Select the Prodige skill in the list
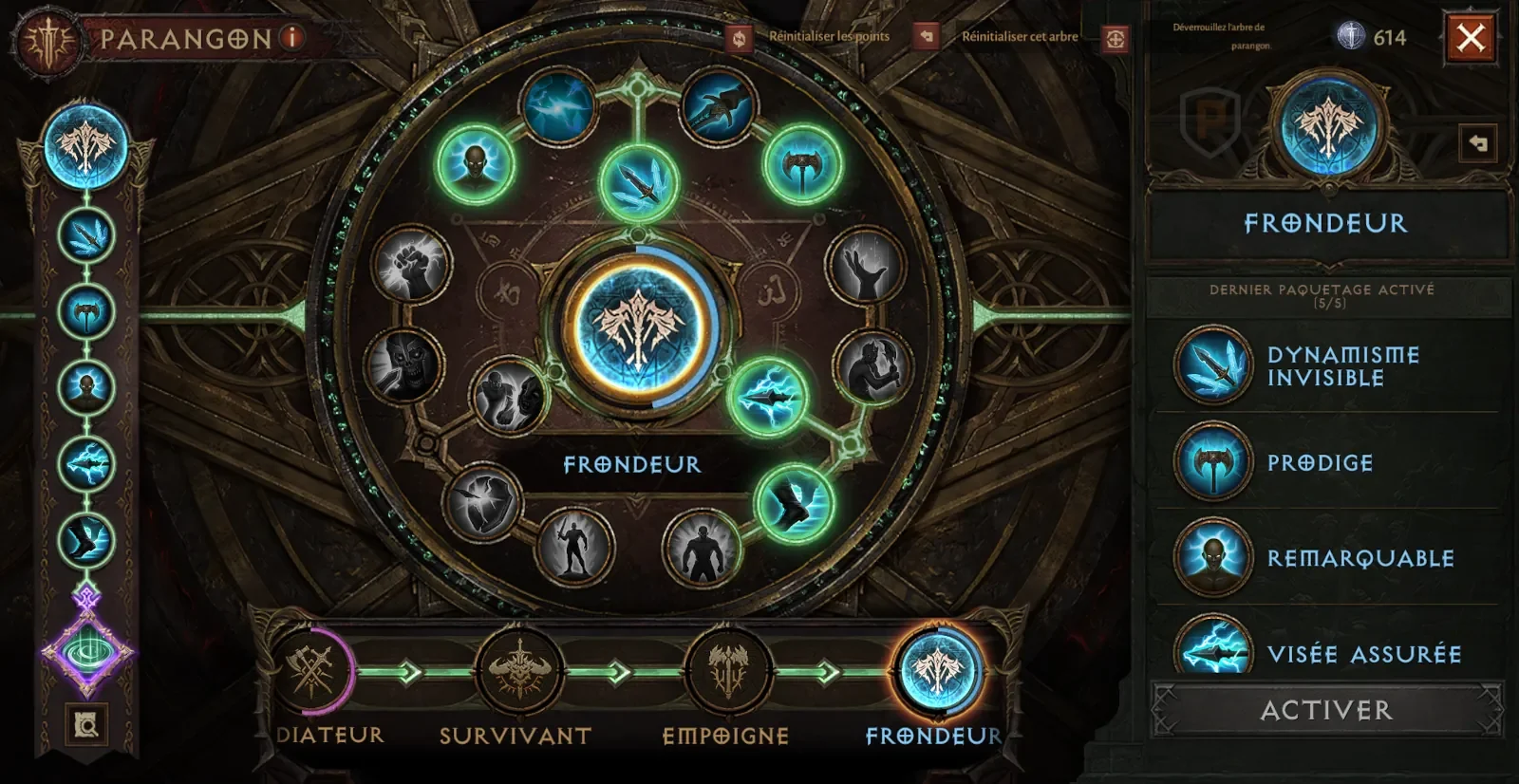This screenshot has width=1519, height=784. click(1320, 463)
